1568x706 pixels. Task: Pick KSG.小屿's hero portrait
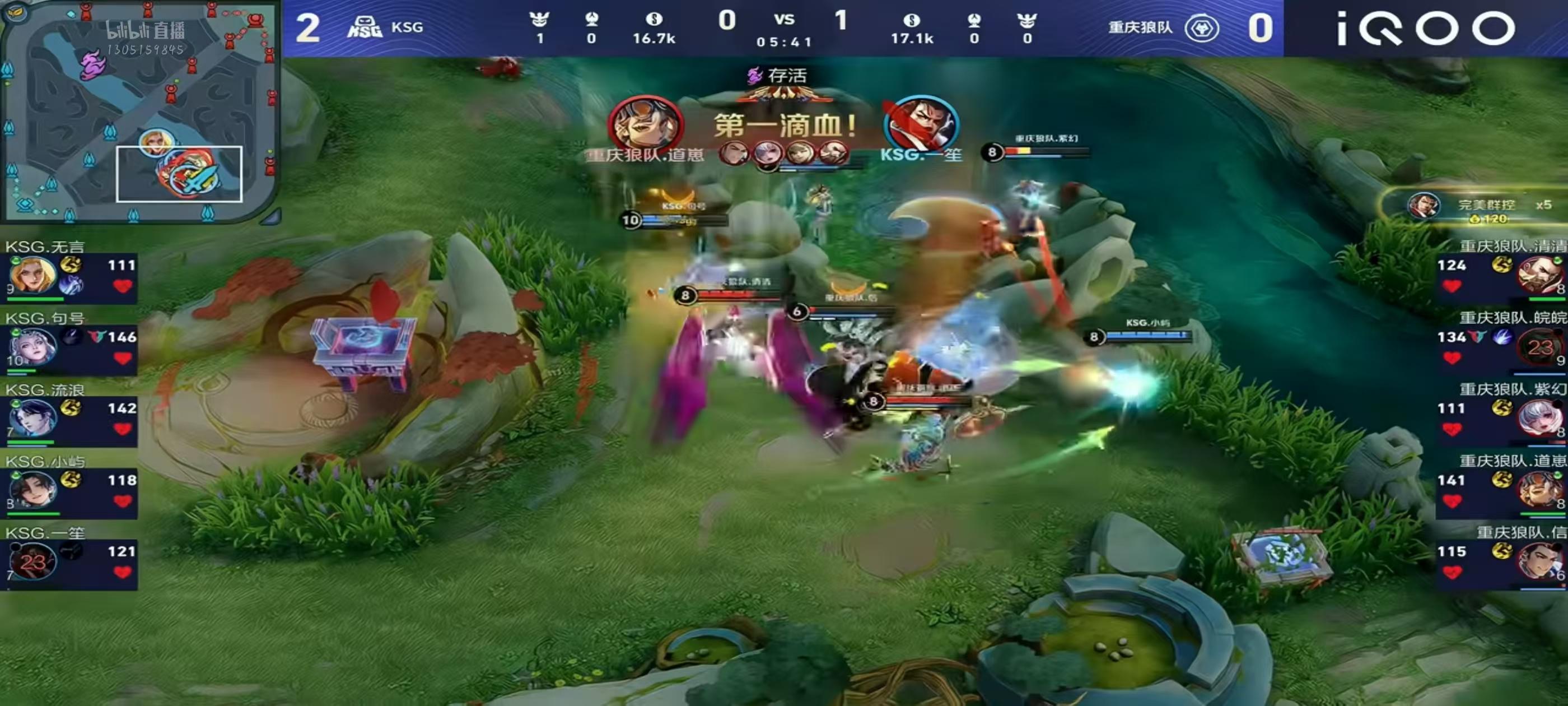point(32,490)
